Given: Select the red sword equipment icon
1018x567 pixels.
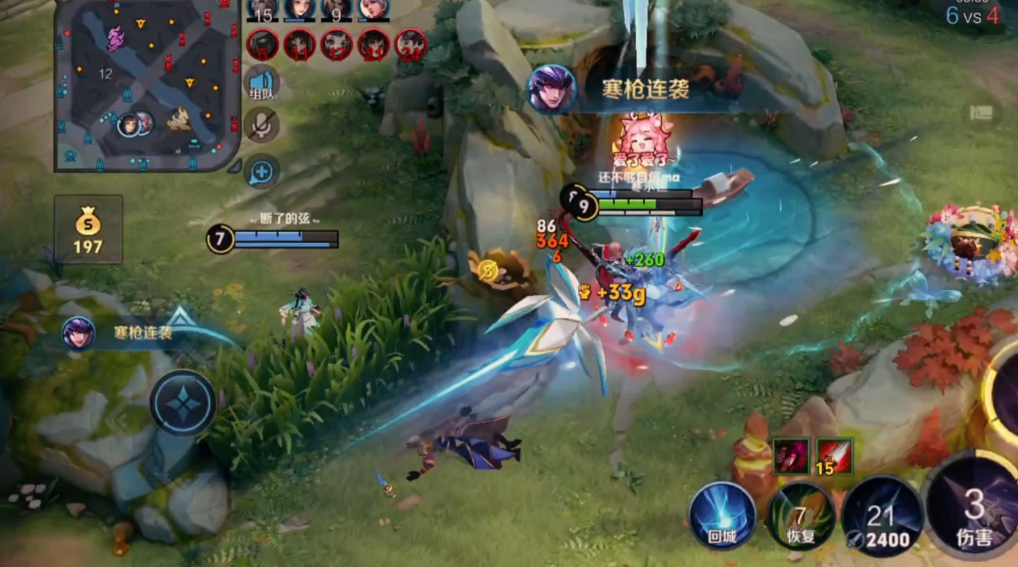Looking at the screenshot, I should click(x=834, y=455).
